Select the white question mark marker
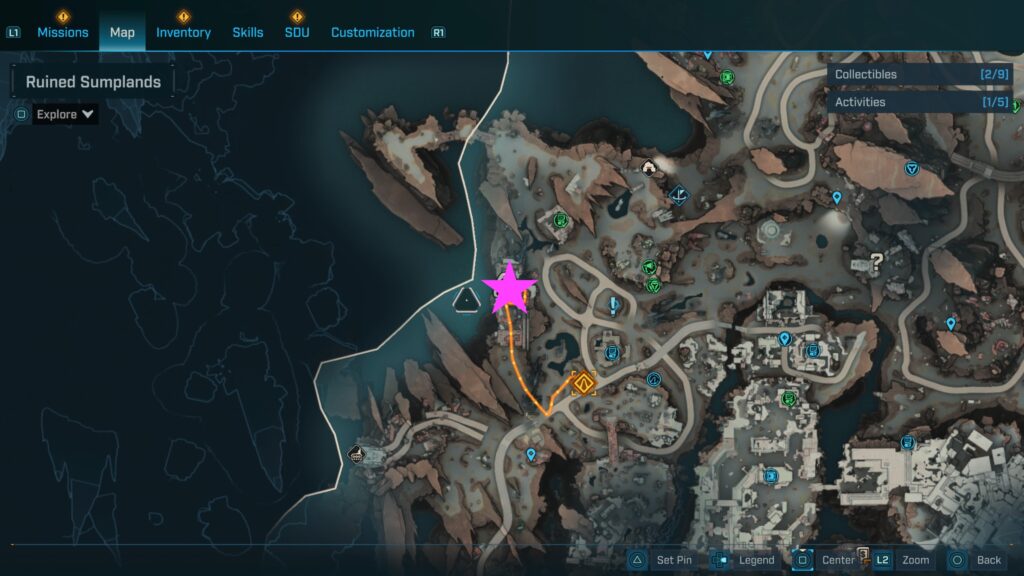Screen dimensions: 1024x576 tap(877, 262)
